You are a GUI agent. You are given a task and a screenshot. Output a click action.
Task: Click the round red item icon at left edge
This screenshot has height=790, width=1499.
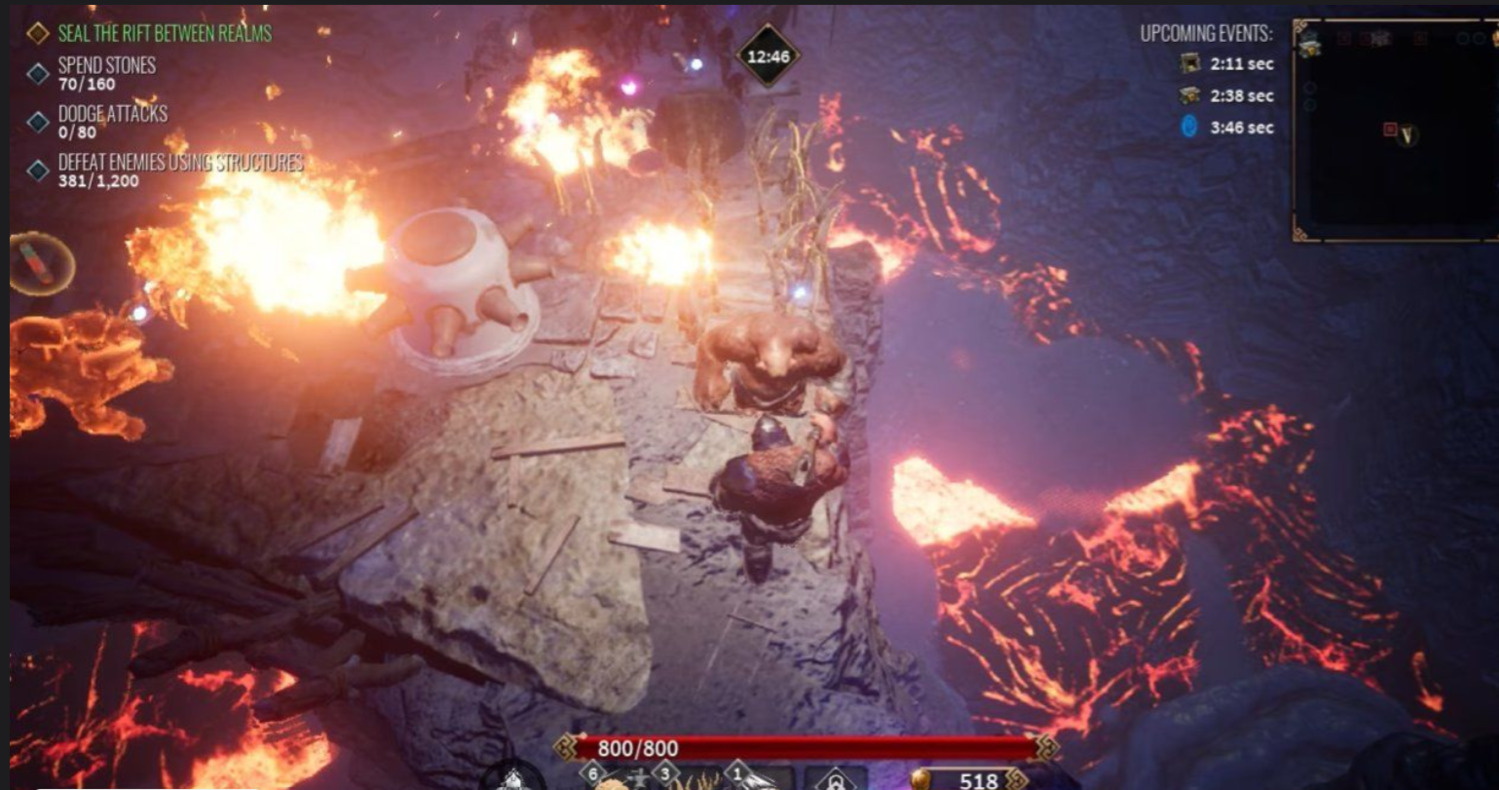click(x=42, y=263)
